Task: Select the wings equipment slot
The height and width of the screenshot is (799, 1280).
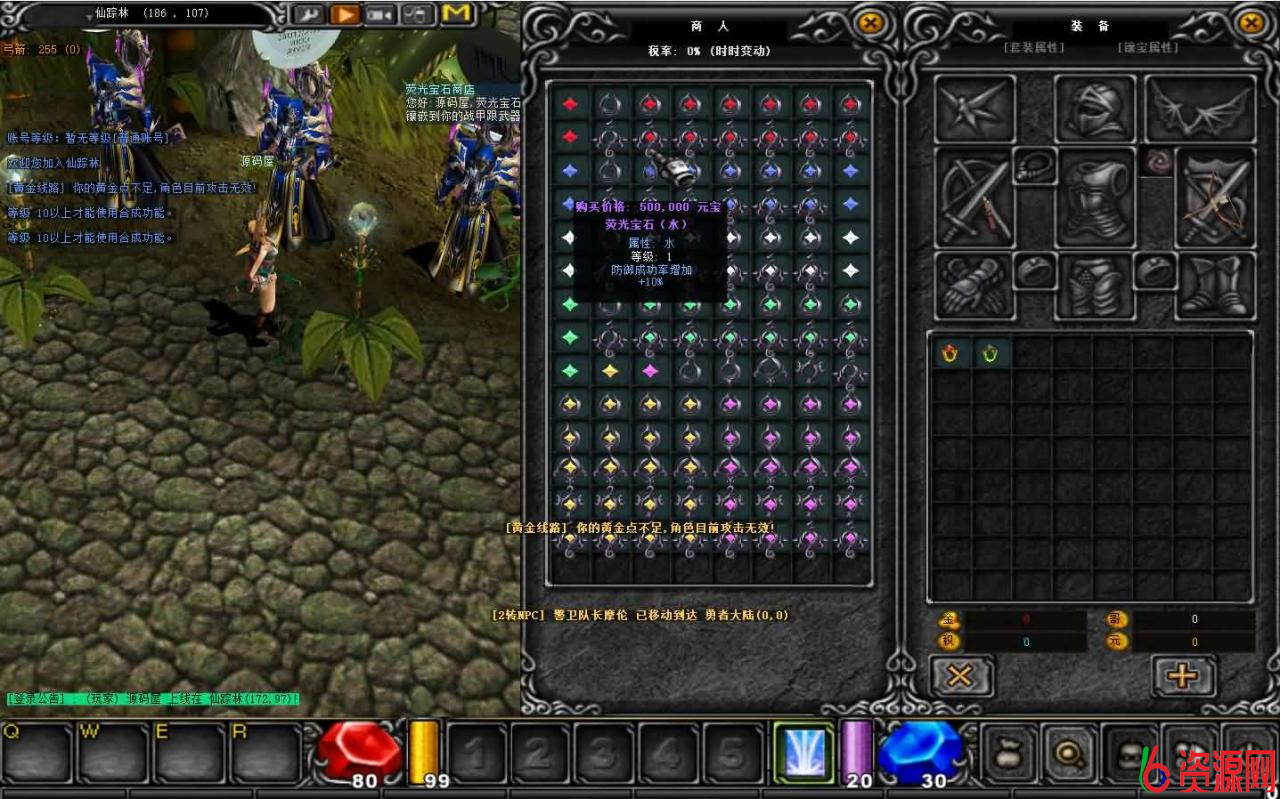Action: 1199,109
